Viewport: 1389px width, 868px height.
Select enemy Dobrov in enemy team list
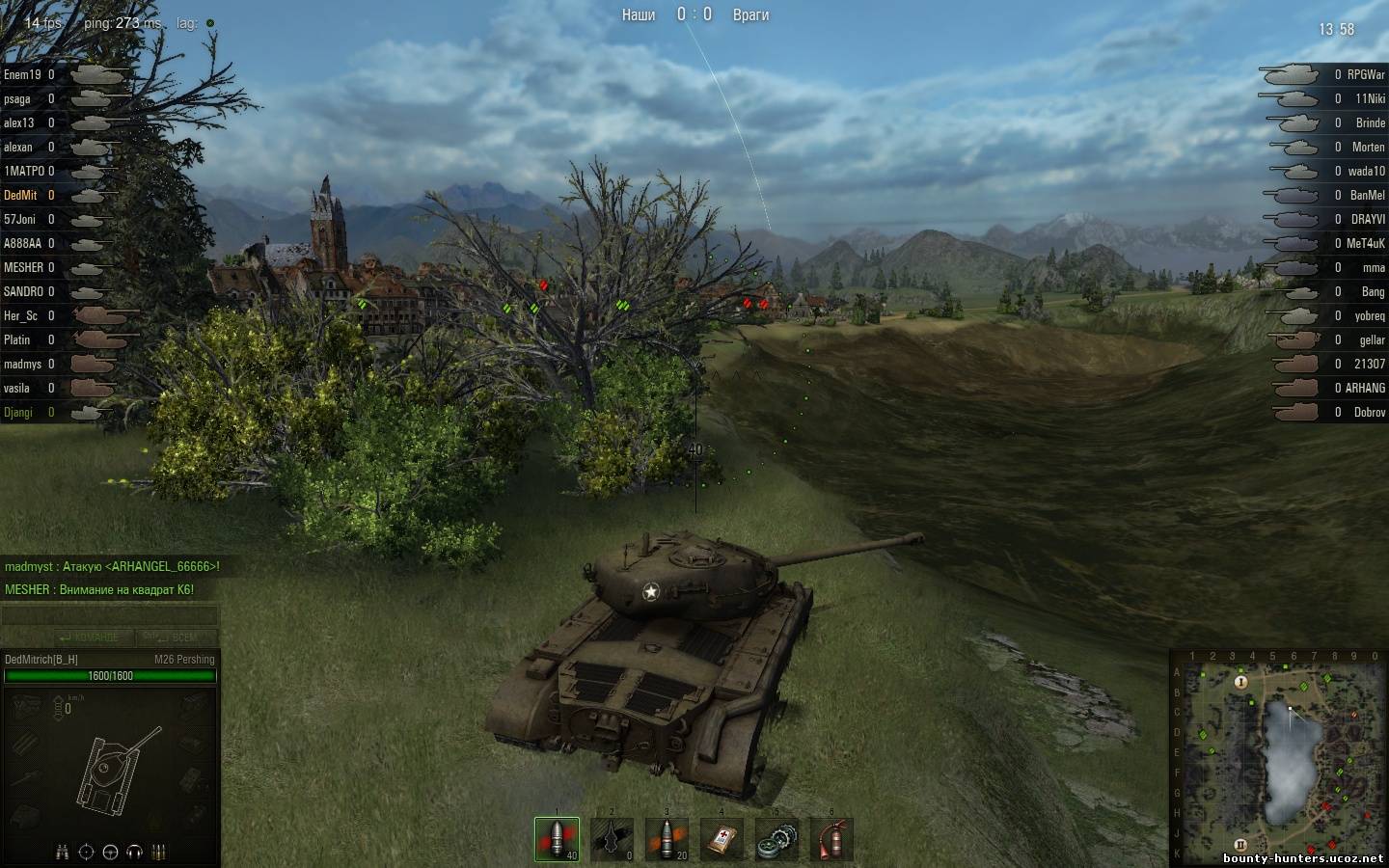1369,412
